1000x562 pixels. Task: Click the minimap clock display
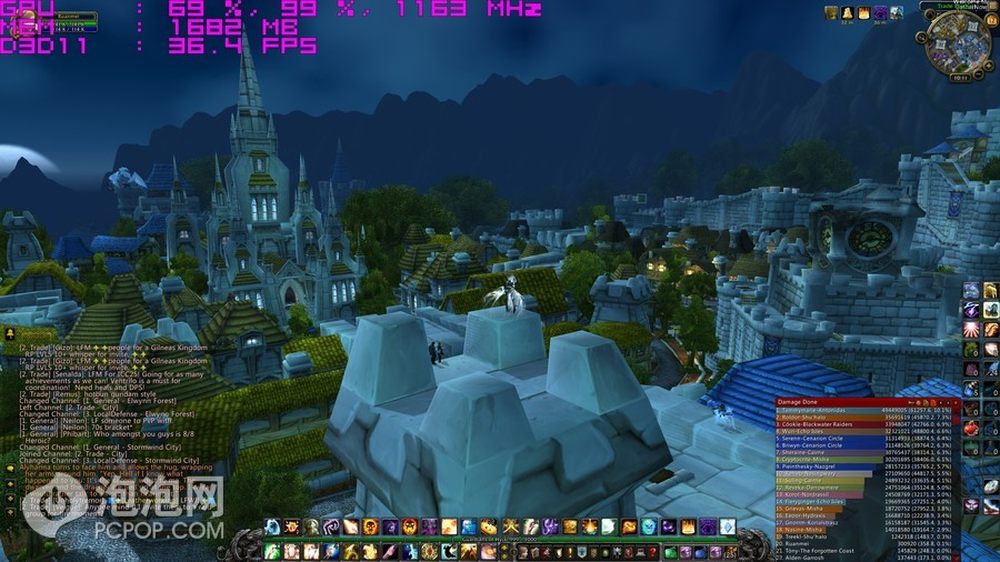(958, 76)
